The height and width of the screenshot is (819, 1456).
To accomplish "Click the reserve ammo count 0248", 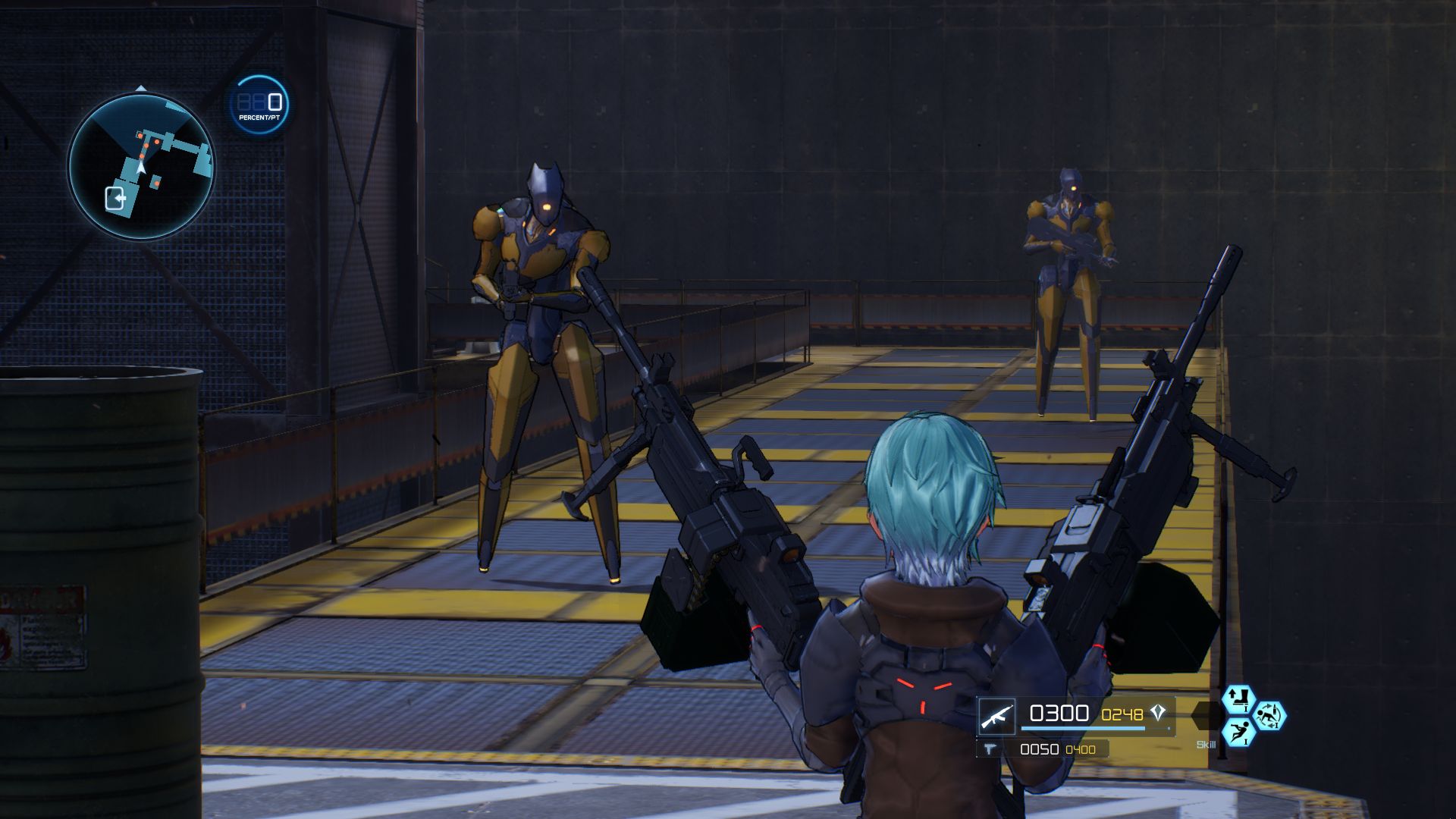I will (1122, 714).
